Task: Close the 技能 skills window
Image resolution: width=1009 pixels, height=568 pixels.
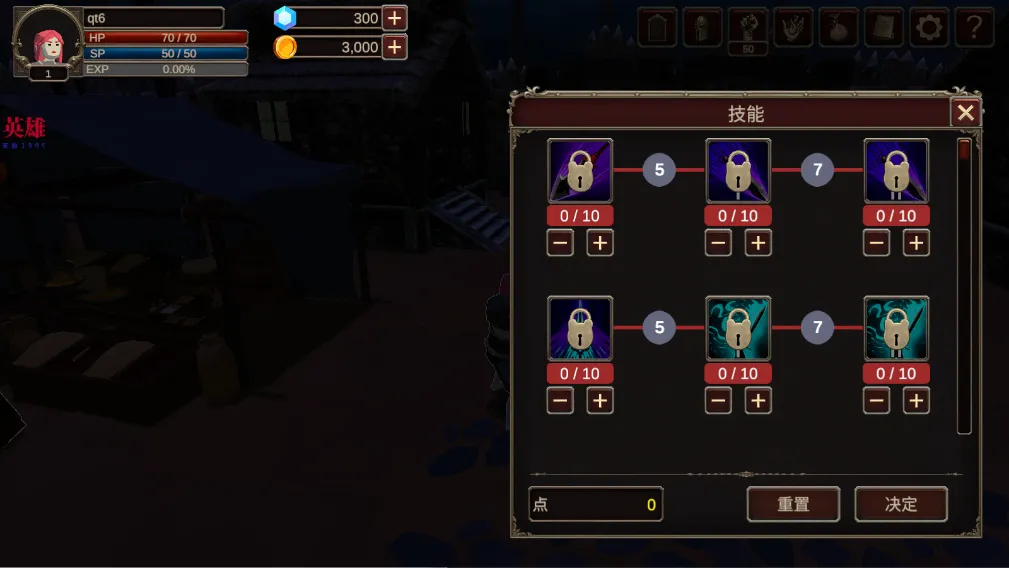Action: (965, 113)
